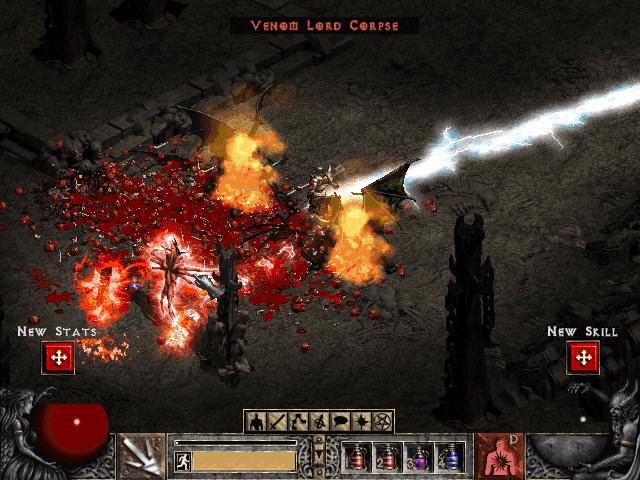
Task: Open inventory with the sword icon
Action: [276, 421]
